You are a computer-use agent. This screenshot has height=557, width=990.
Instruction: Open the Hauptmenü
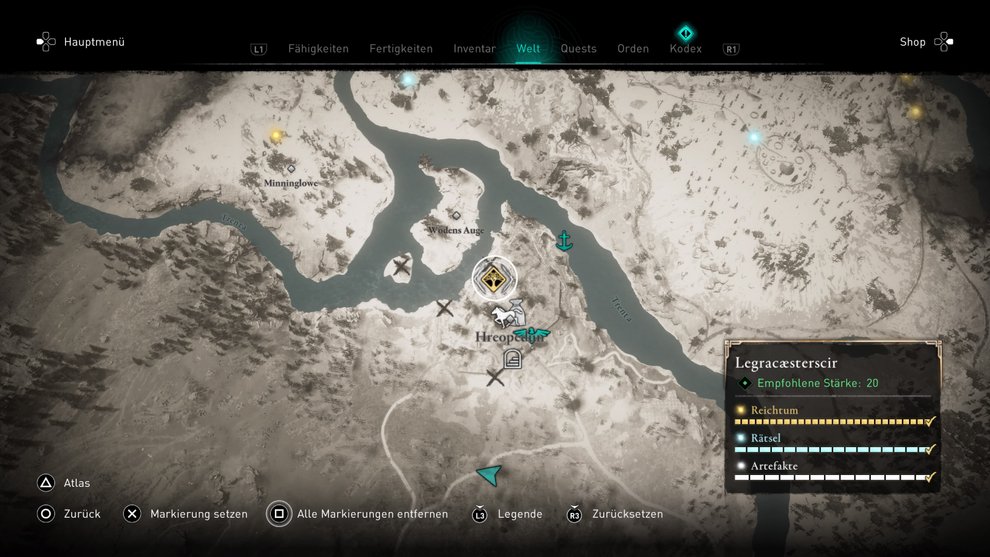click(x=81, y=42)
